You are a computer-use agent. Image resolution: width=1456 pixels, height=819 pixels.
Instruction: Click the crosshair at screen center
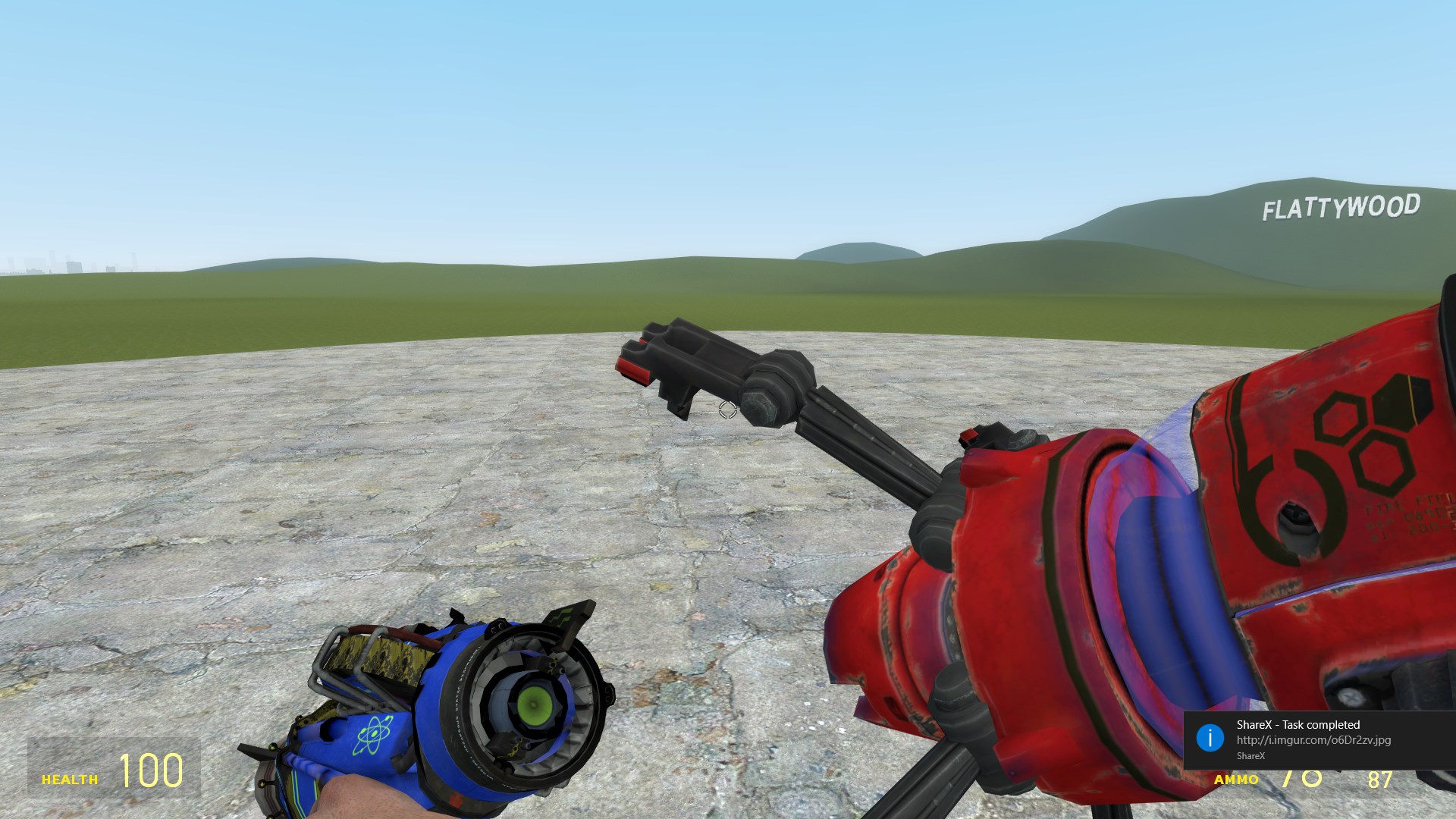tap(726, 409)
